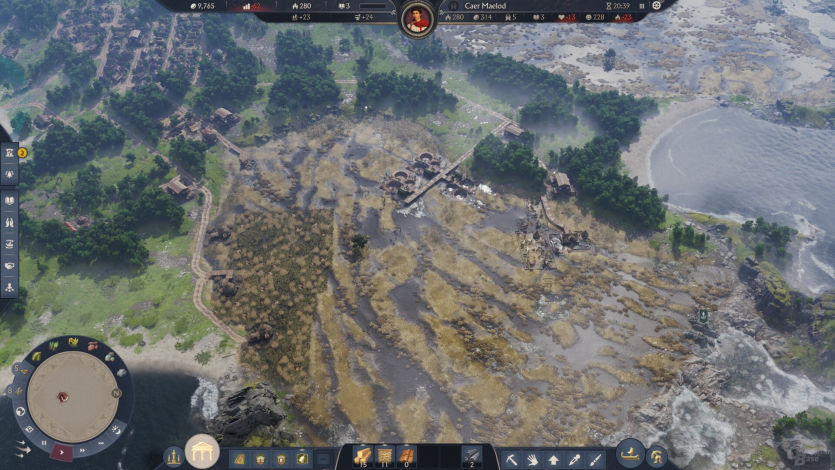Choose the move building hand tool
Screen dimensions: 835x470
pos(532,460)
